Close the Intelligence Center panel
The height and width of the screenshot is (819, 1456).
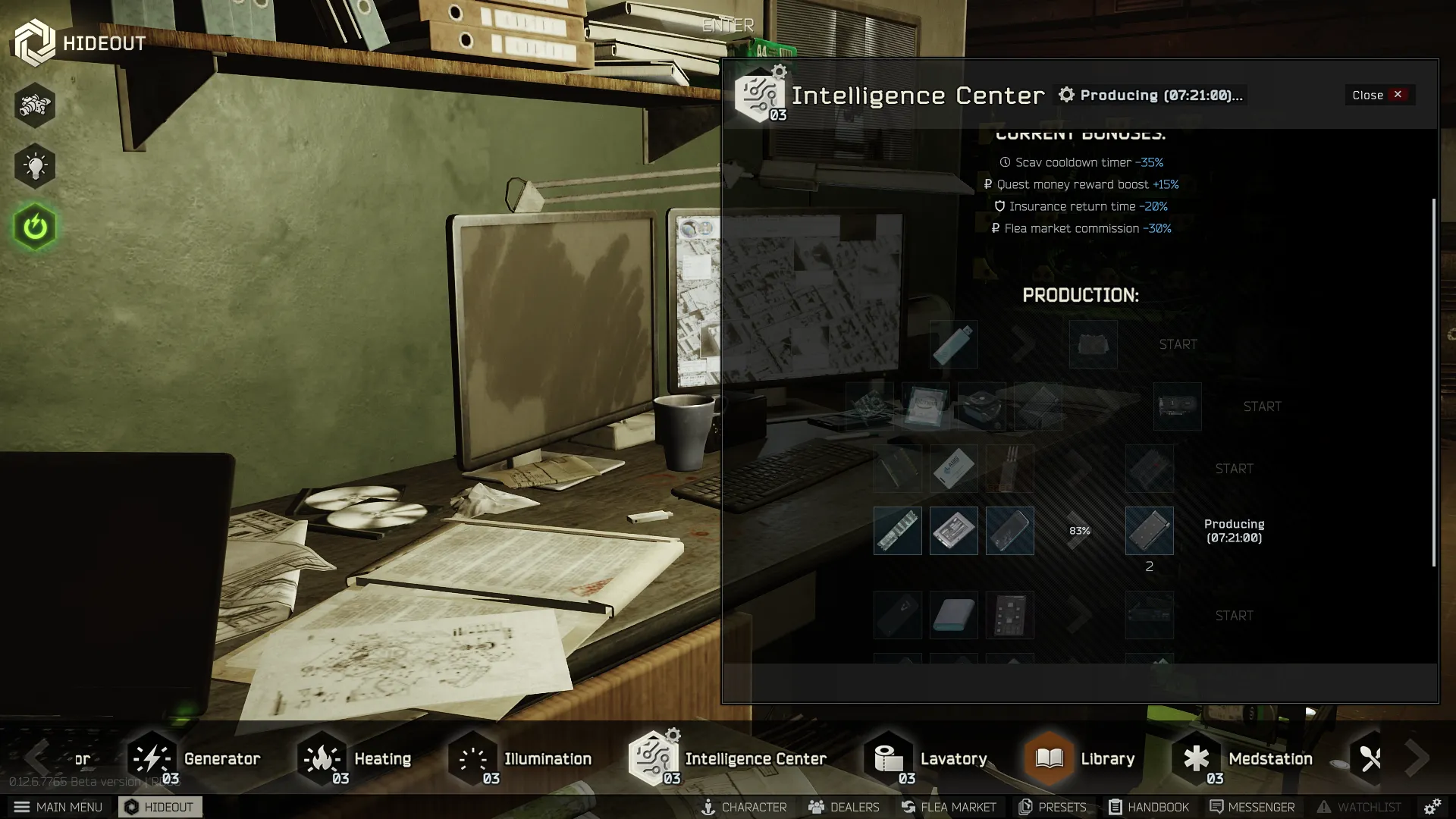click(x=1379, y=95)
